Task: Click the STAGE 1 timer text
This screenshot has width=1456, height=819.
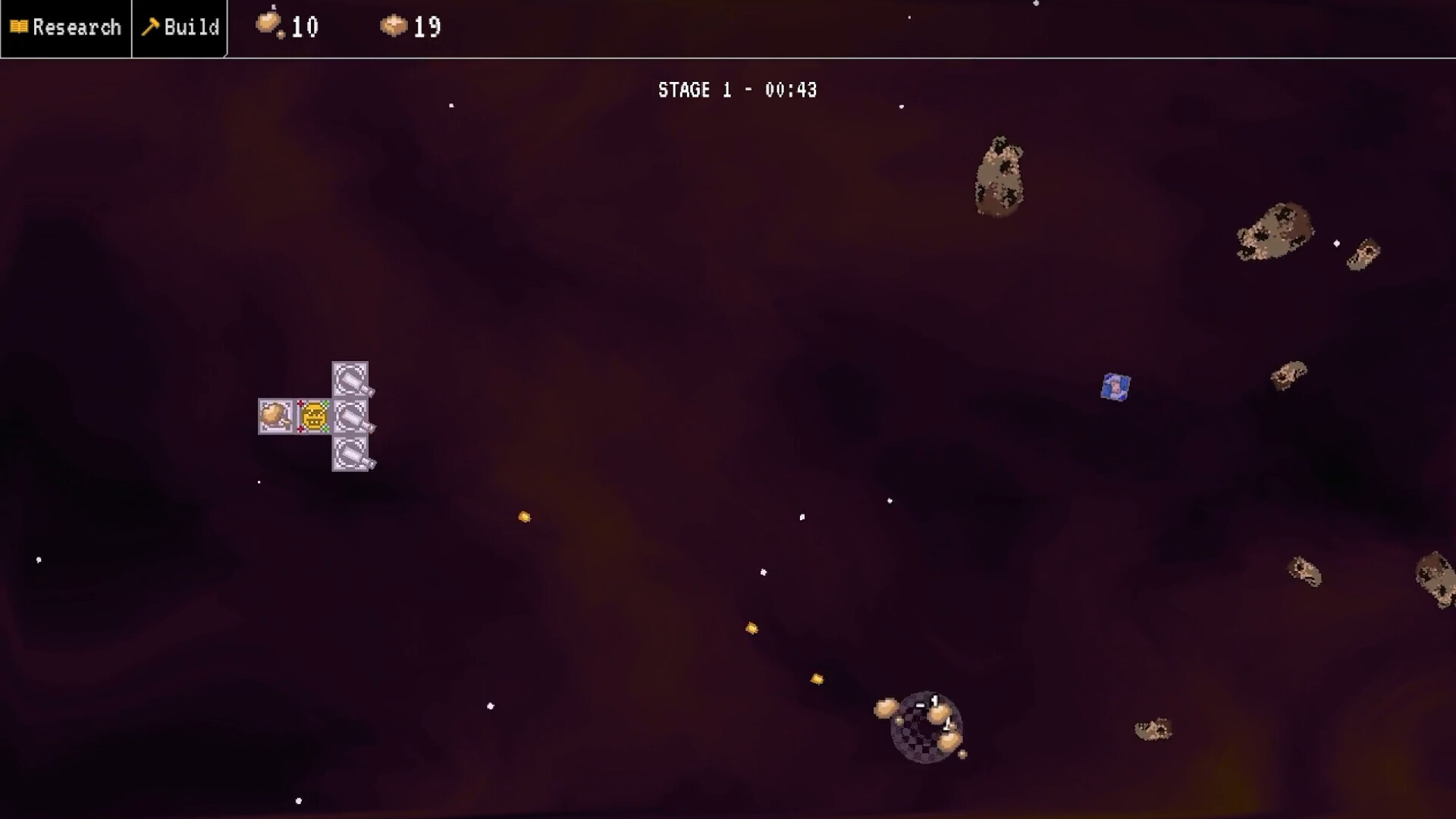Action: (x=736, y=89)
